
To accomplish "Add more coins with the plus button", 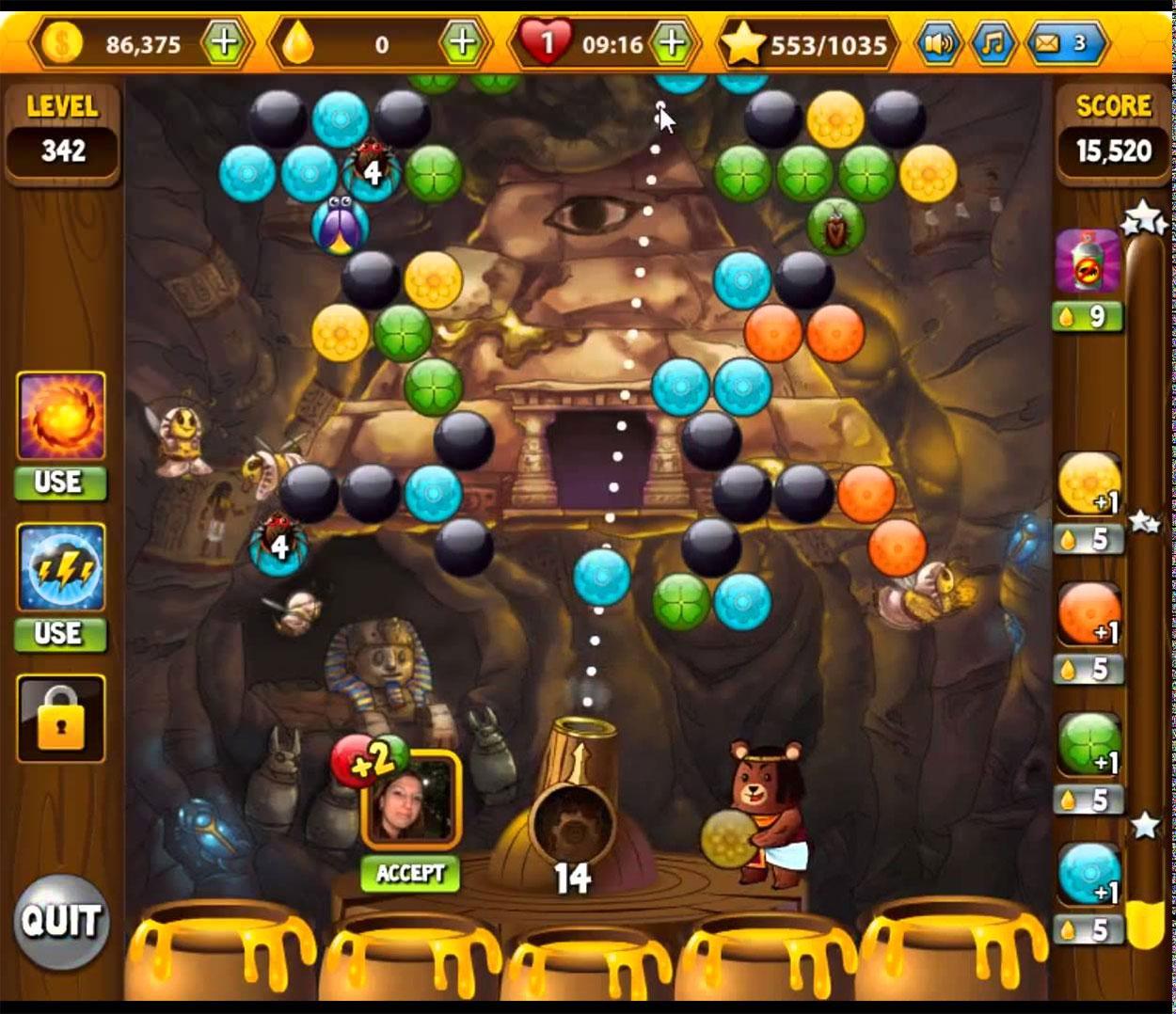I will (225, 42).
